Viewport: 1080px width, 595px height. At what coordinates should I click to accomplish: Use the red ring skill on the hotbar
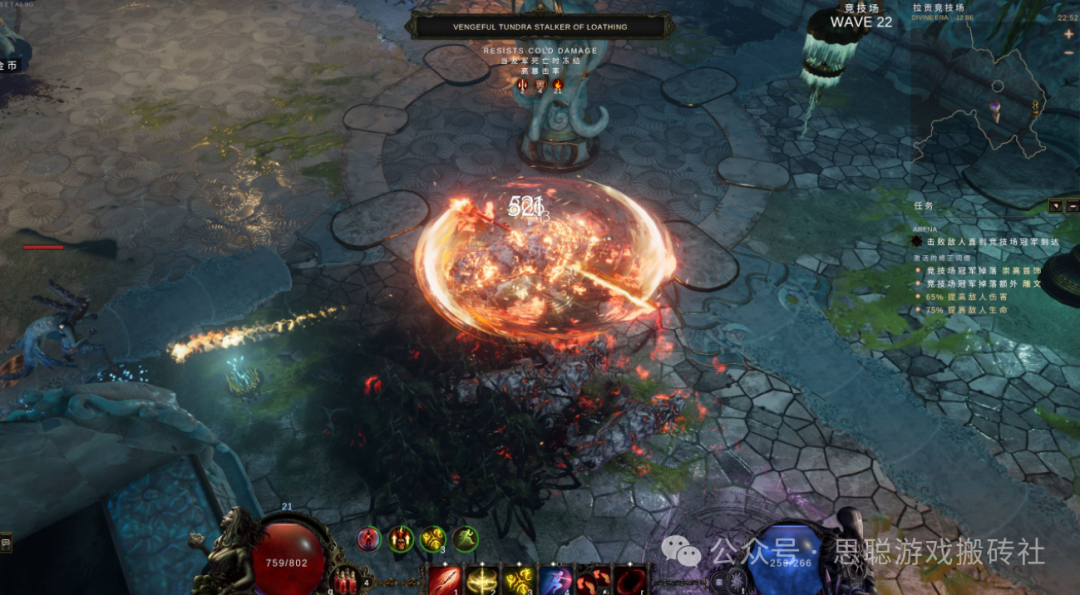[629, 579]
